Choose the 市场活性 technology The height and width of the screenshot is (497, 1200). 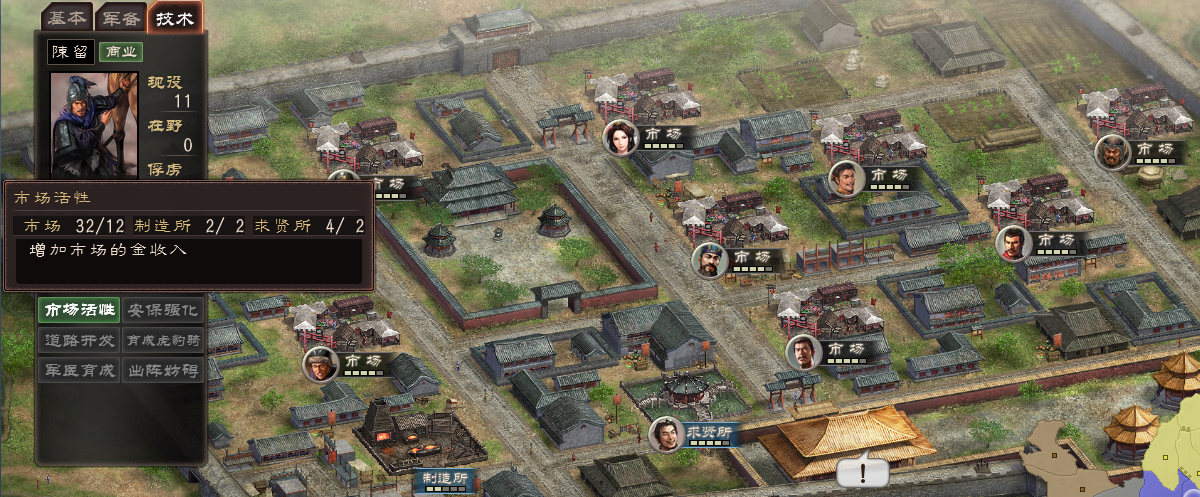click(78, 310)
